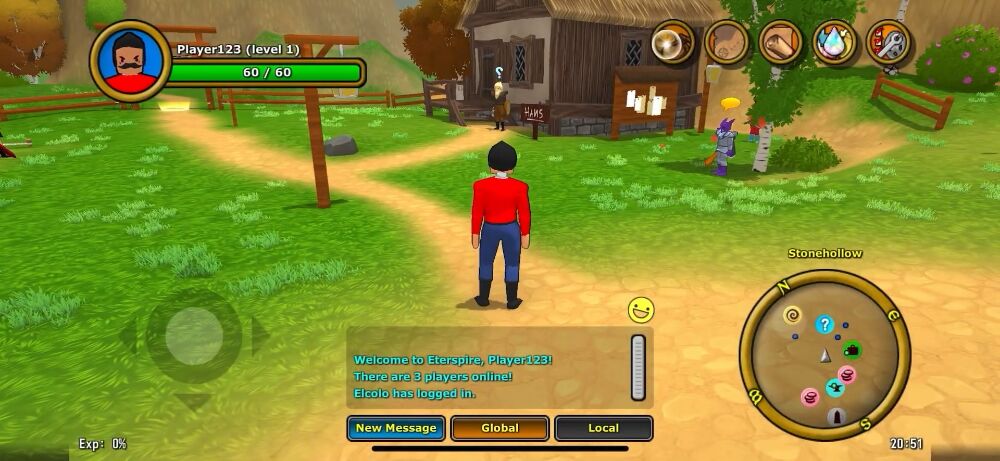Open the rainbow water drop icon
The image size is (1000, 461).
pos(835,43)
